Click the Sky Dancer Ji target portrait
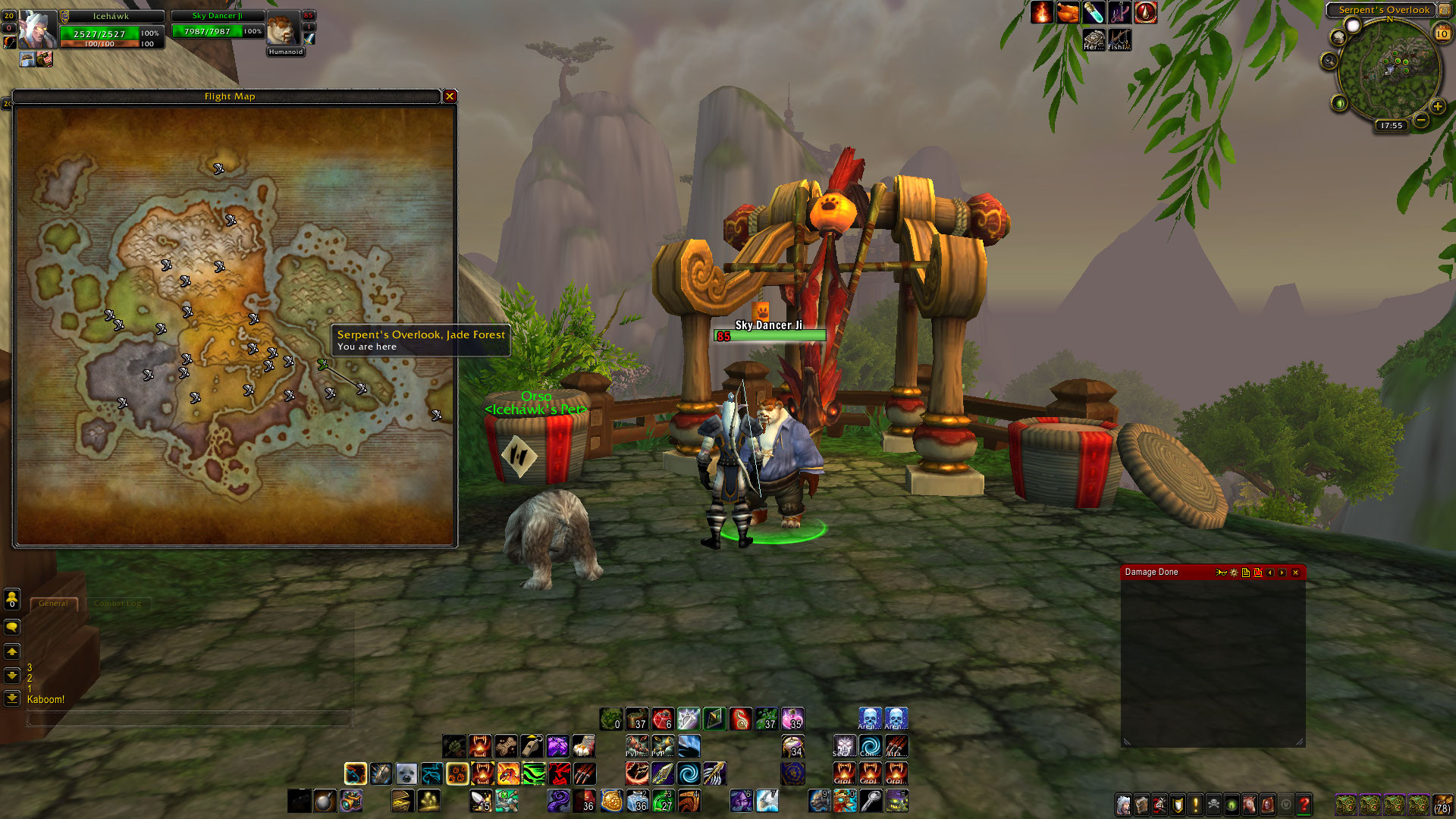Screen dimensions: 1456x819 tap(283, 30)
